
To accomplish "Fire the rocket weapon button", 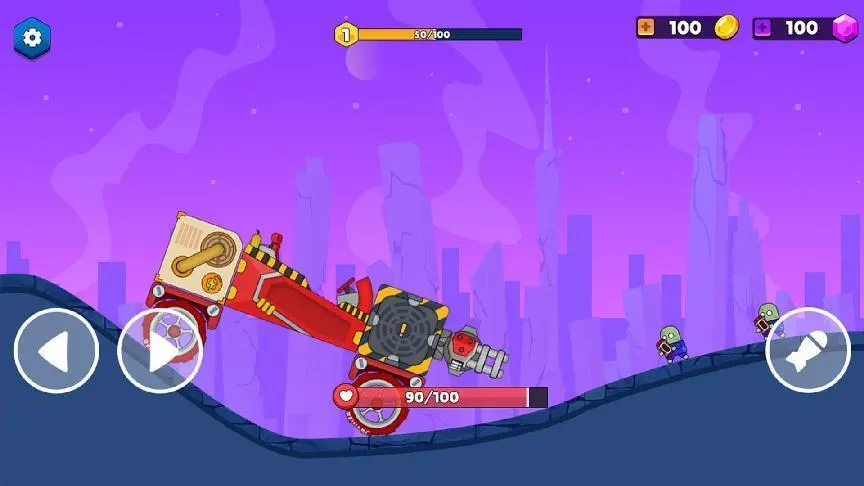I will click(807, 350).
